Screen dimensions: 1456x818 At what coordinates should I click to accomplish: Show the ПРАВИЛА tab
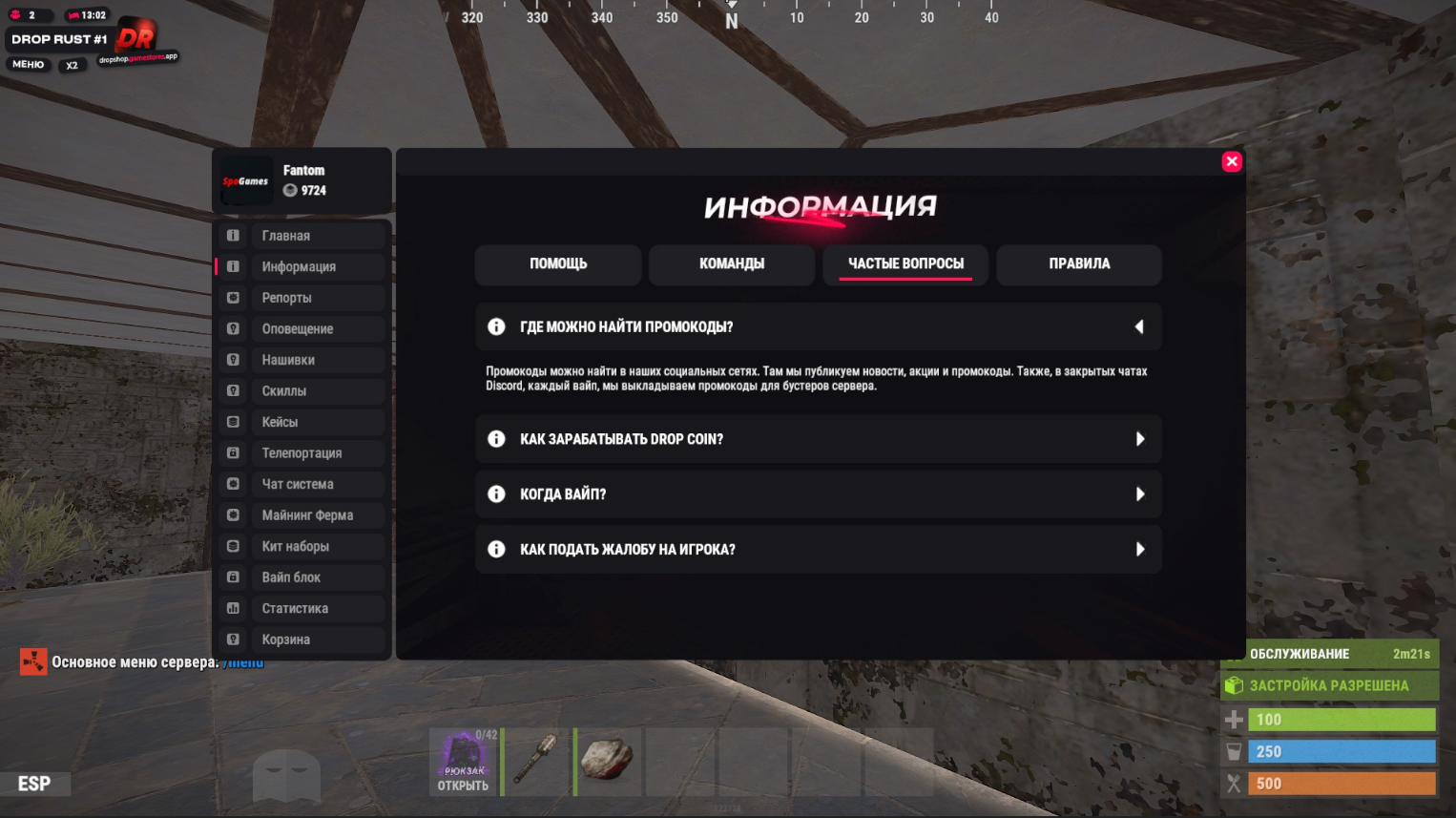(1079, 264)
